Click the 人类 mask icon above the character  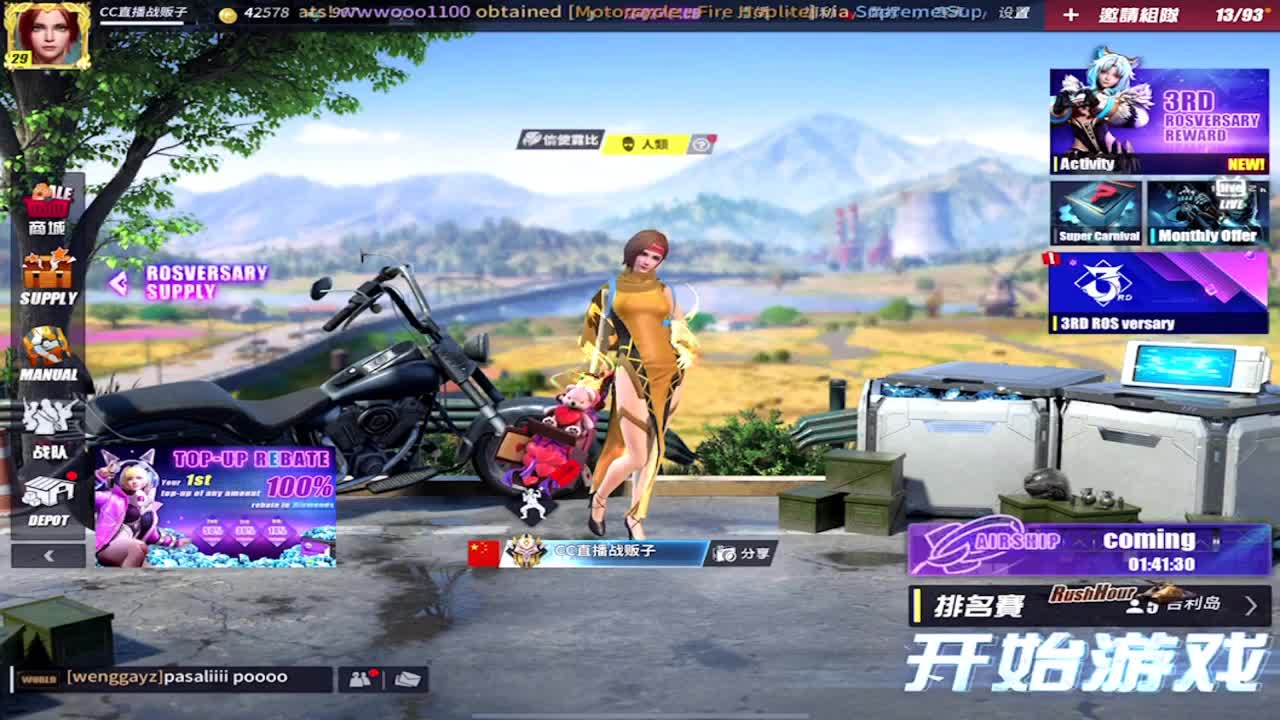(627, 143)
